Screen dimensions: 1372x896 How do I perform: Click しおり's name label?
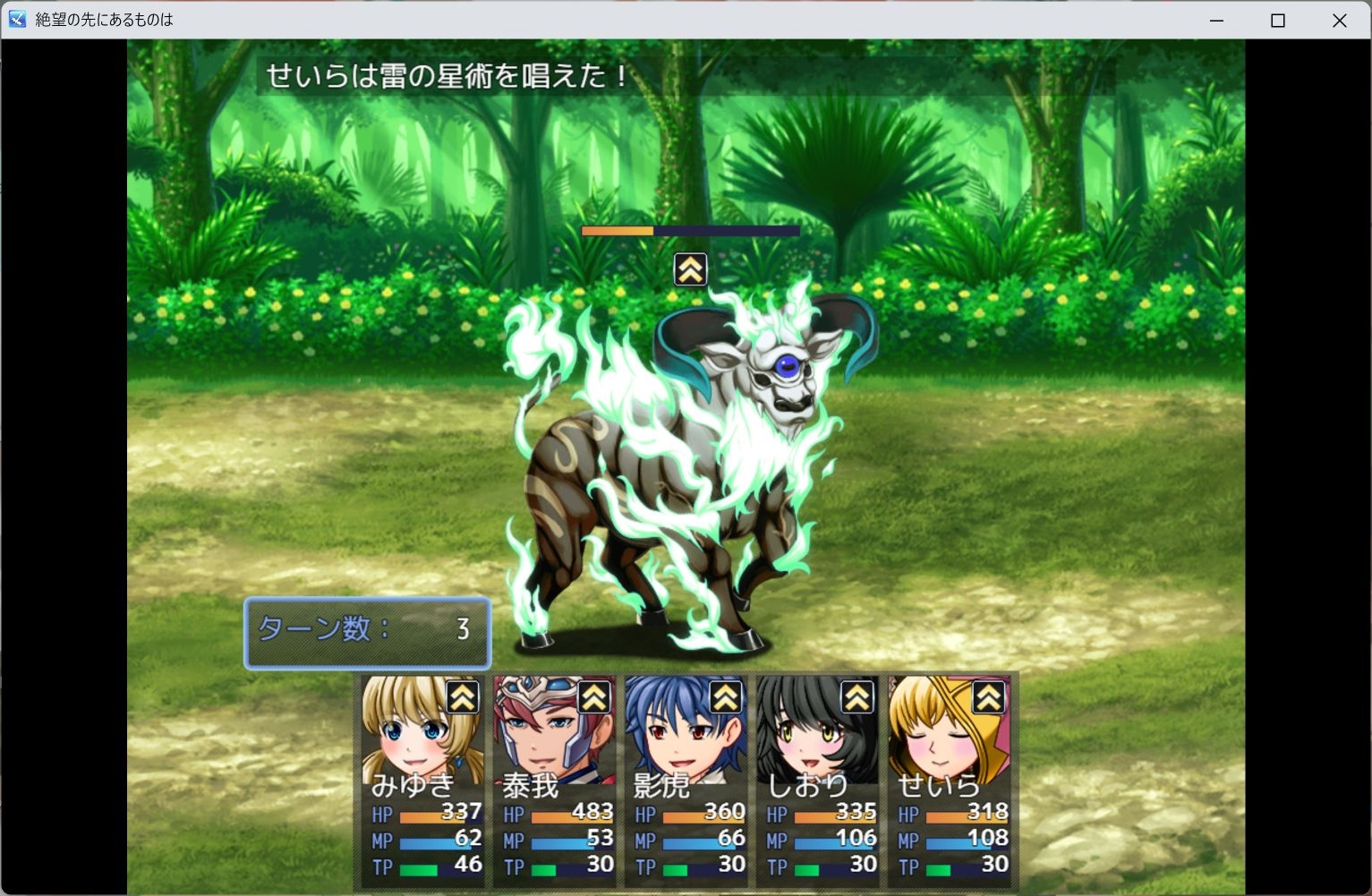point(806,786)
